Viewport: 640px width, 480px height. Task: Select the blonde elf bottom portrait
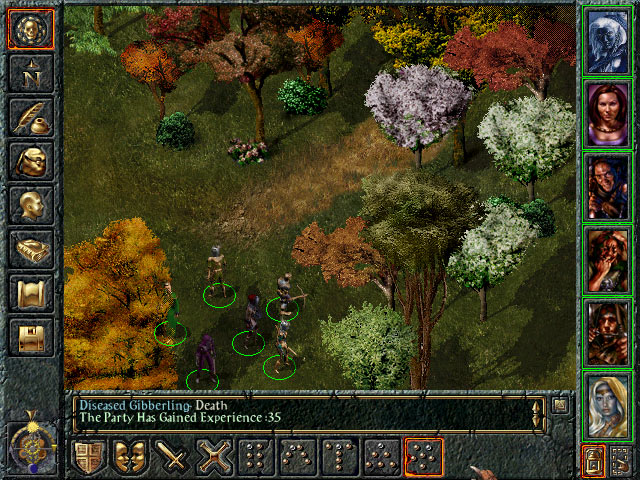coord(607,403)
